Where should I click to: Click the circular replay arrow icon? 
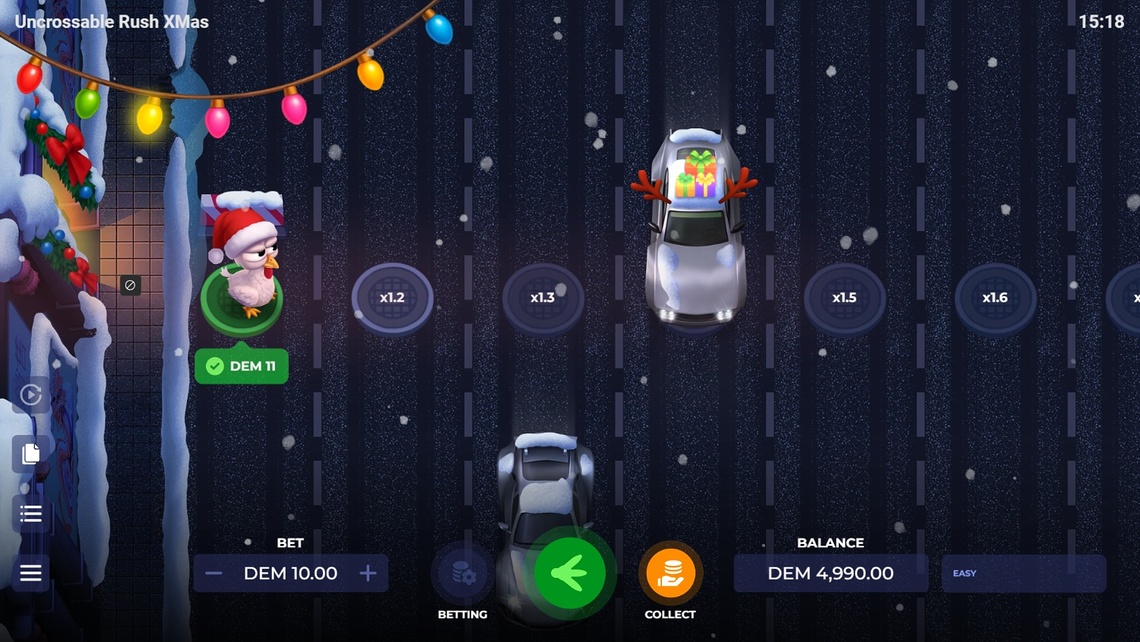31,395
